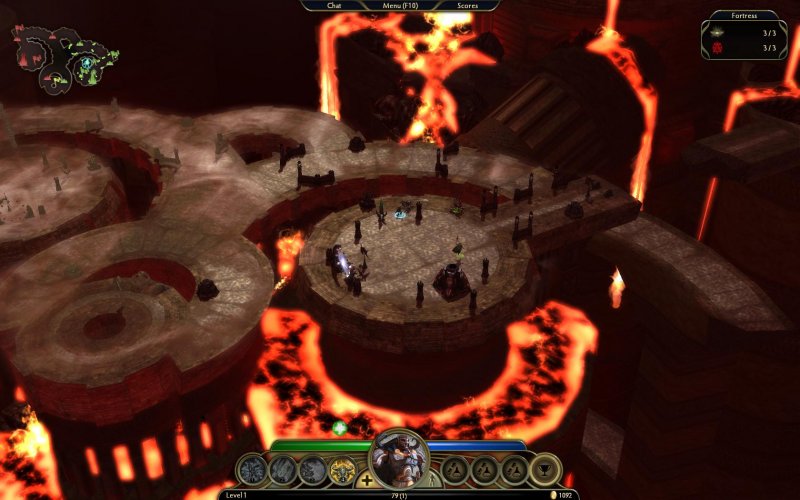Open the trophy achievements icon
Viewport: 800px width, 500px height.
coord(545,469)
